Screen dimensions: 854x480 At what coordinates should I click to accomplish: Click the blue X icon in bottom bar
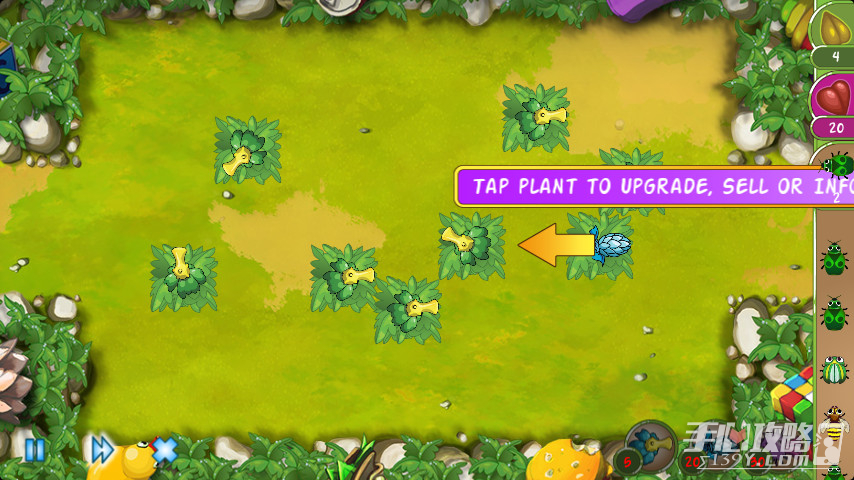[165, 451]
